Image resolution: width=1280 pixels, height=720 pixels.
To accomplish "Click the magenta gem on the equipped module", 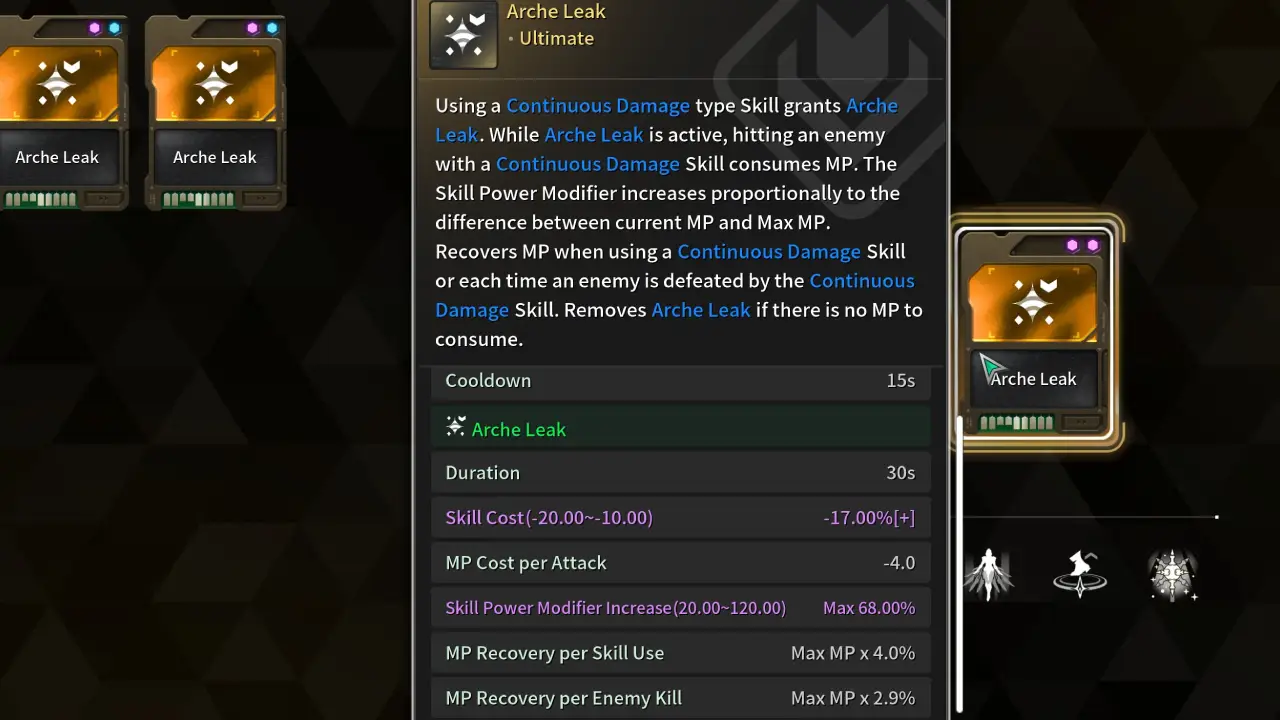I will pos(1071,244).
